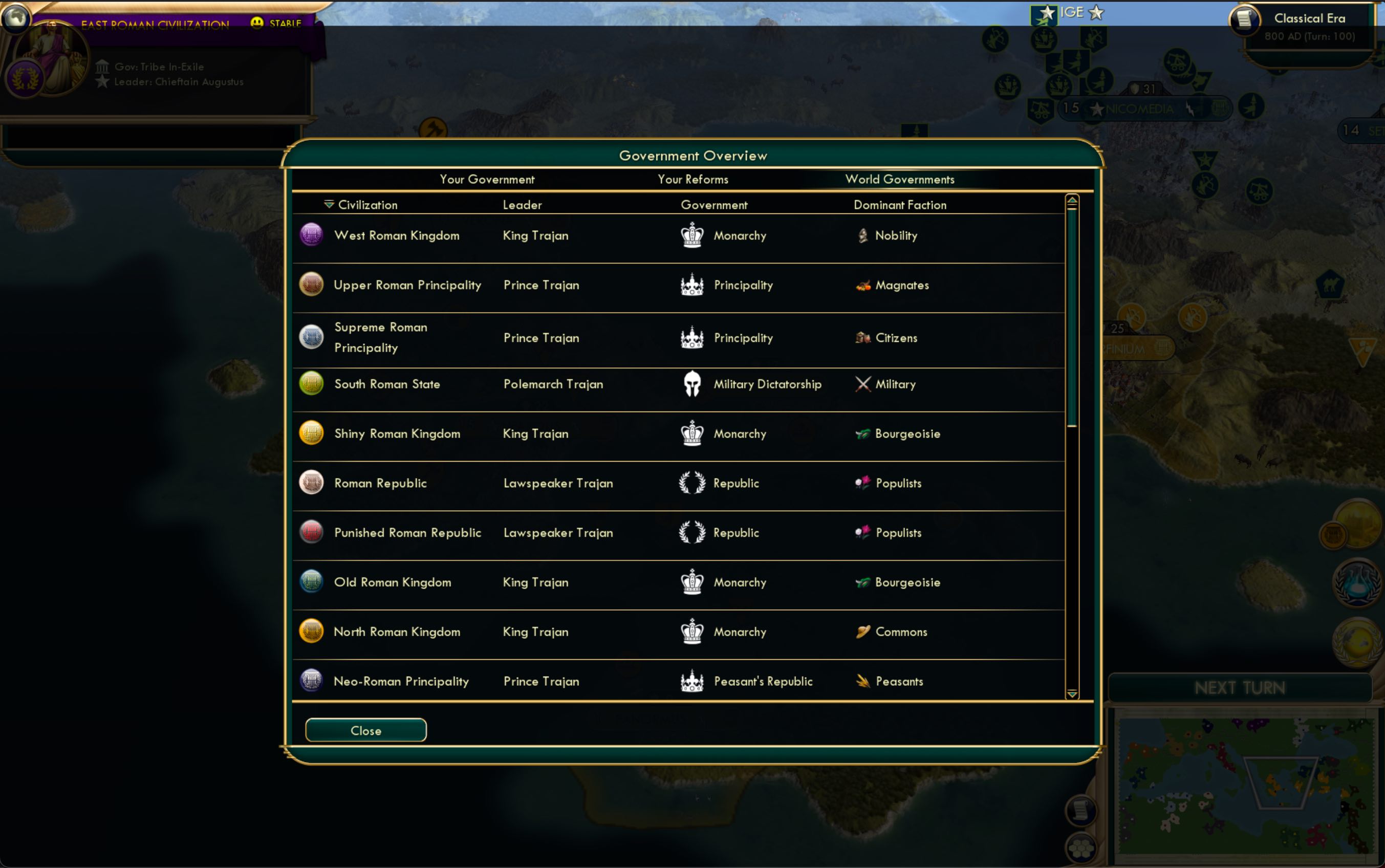Select the Military Dictatorship helmet icon
This screenshot has width=1385, height=868.
692,383
